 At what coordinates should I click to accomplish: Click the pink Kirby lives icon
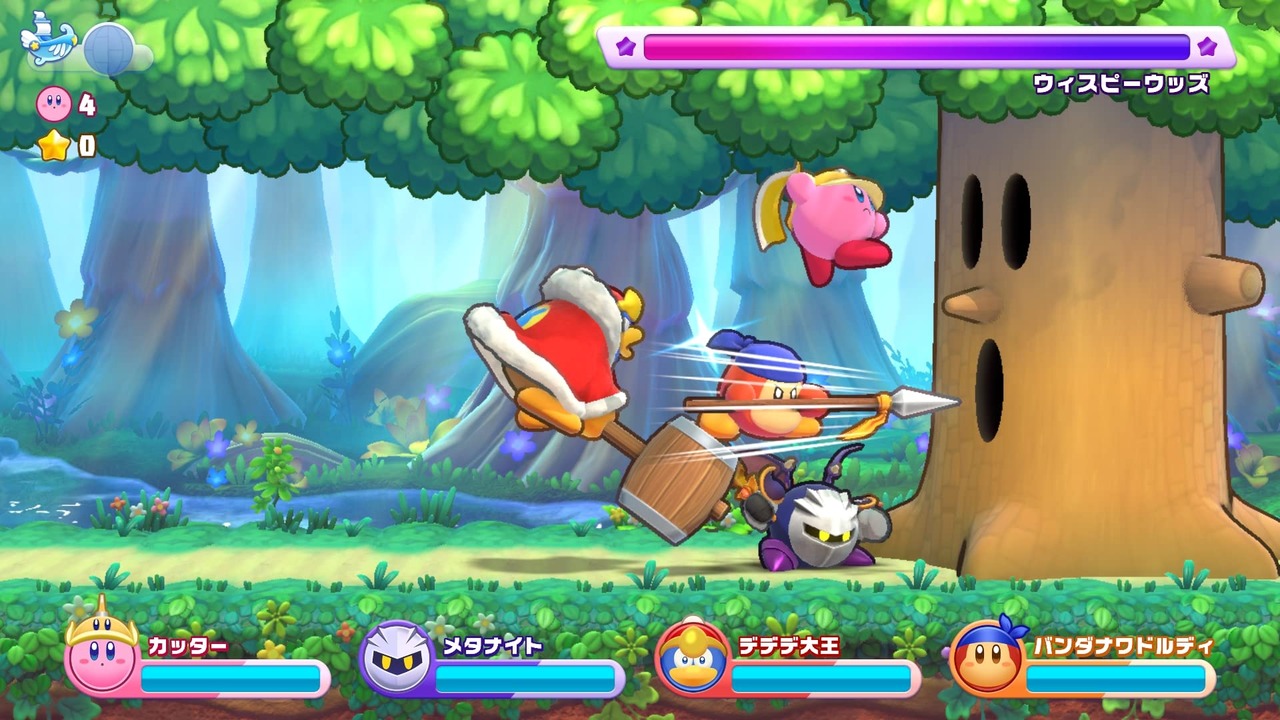54,103
